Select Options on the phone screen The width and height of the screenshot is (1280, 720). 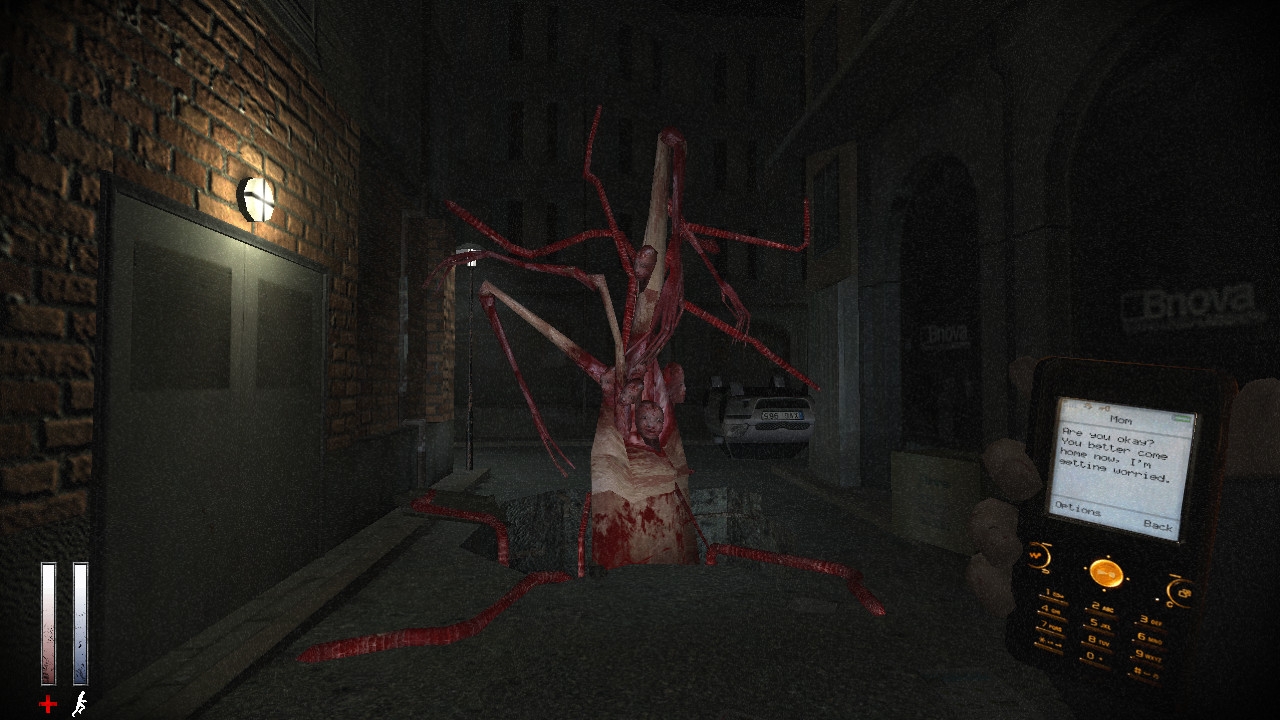point(1078,510)
